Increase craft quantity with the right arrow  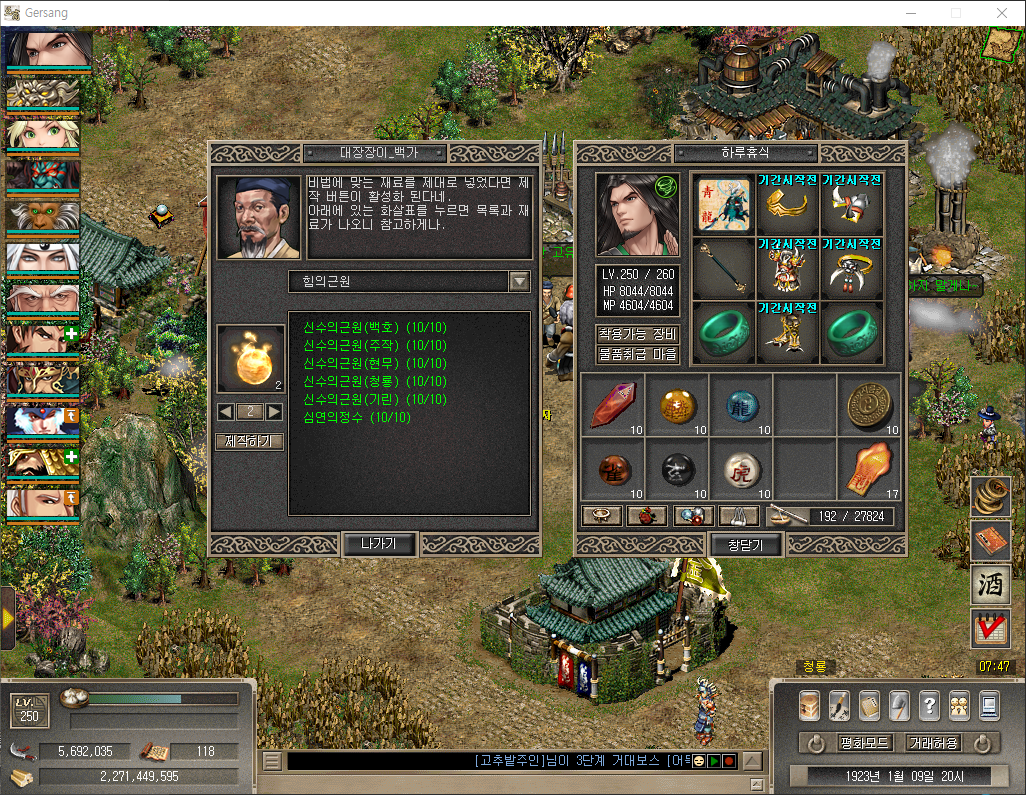274,412
